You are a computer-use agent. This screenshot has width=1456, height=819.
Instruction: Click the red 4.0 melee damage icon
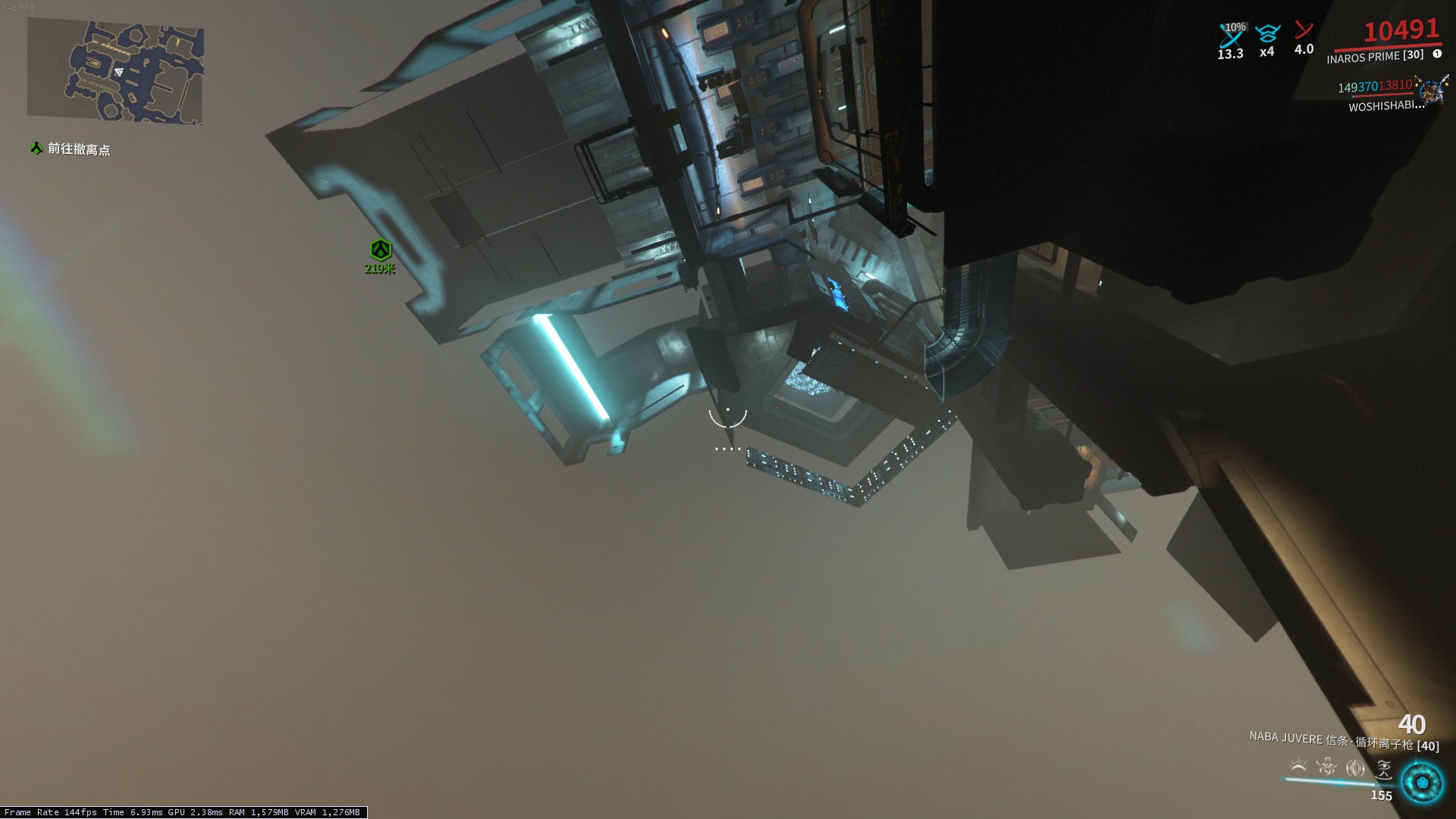(1303, 30)
